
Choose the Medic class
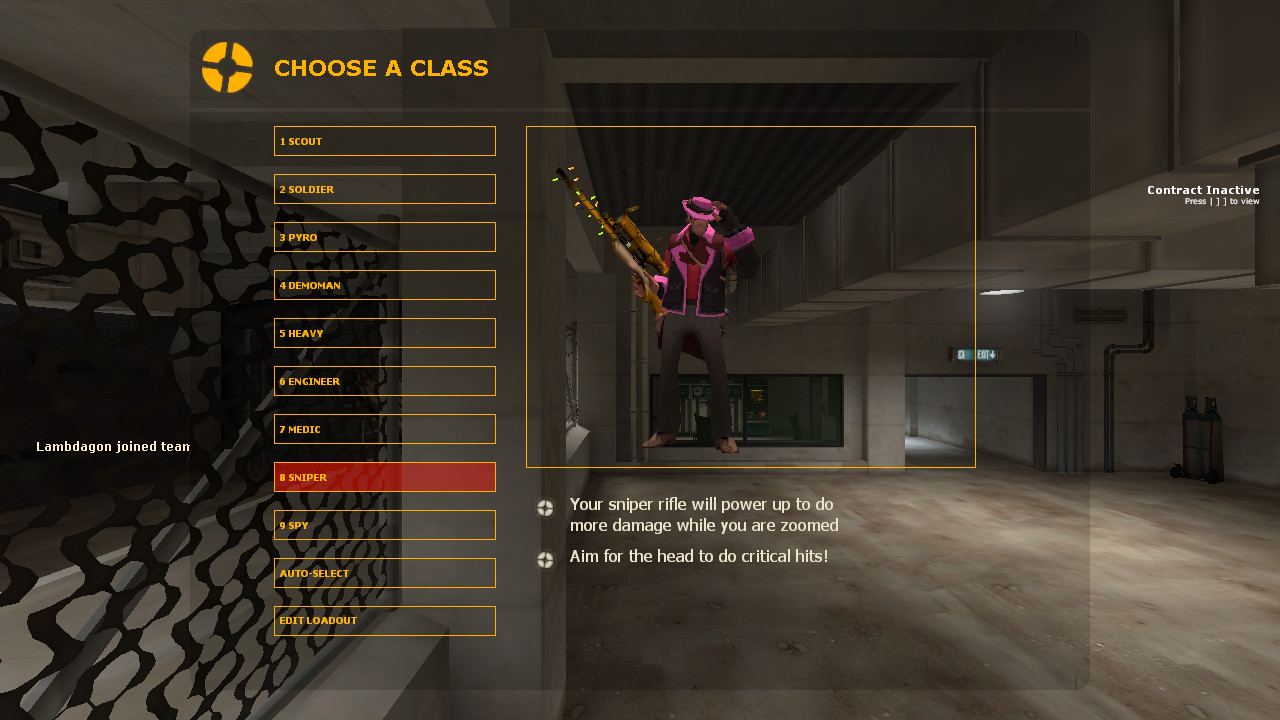(x=384, y=428)
